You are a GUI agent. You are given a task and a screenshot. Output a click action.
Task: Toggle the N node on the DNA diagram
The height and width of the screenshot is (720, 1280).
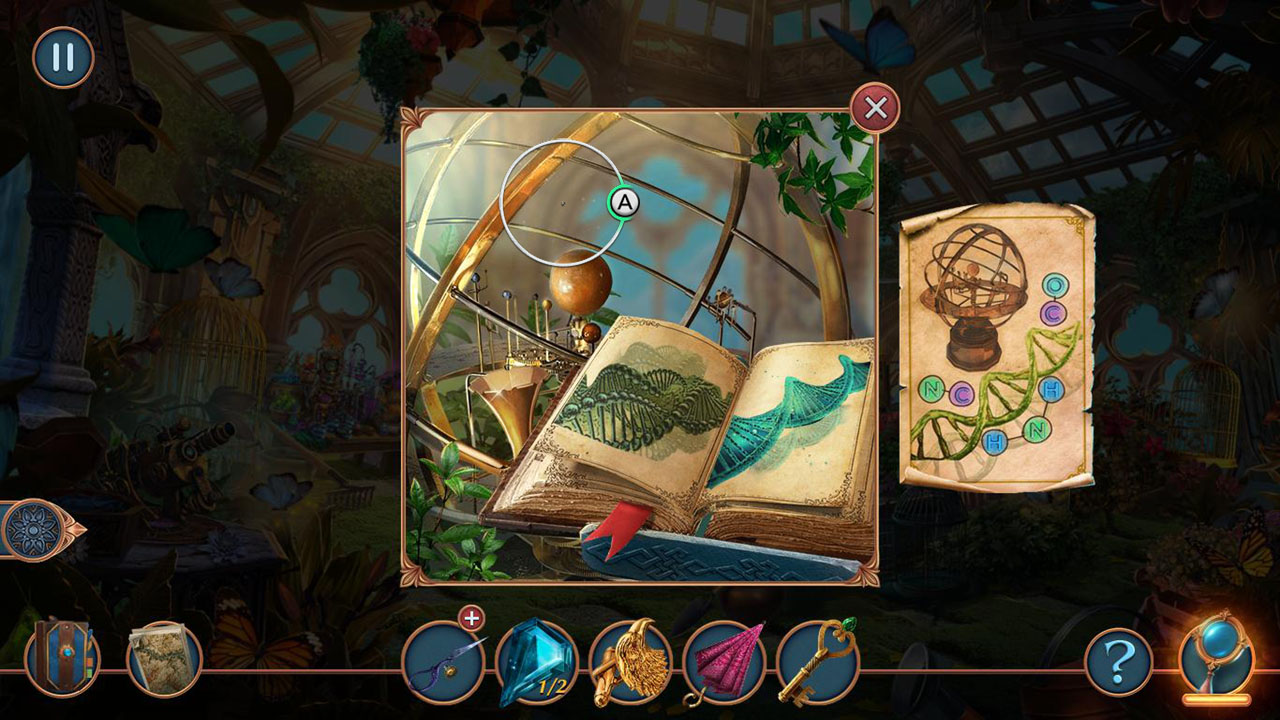pos(931,389)
